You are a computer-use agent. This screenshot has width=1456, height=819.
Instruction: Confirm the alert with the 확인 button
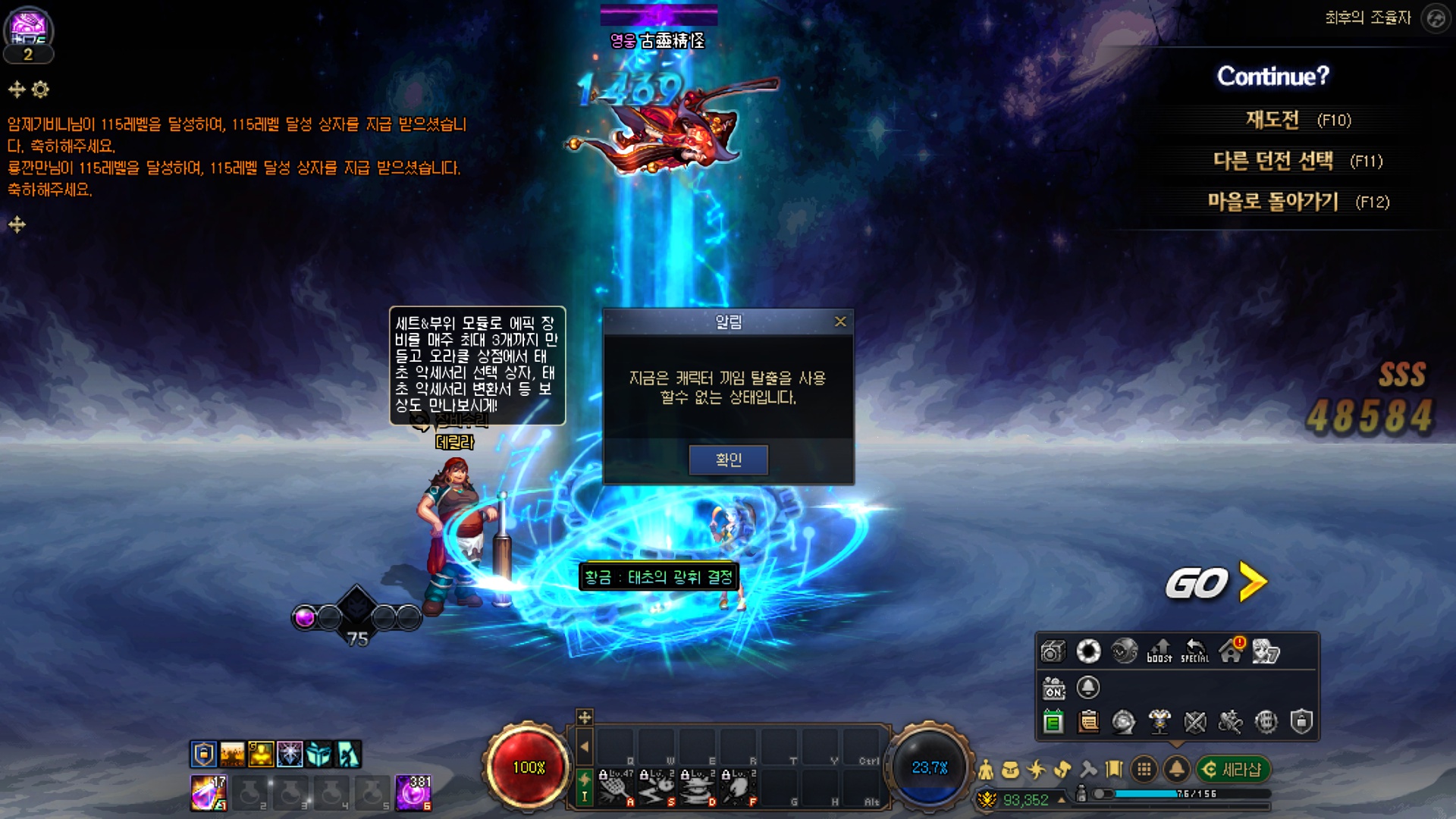[x=728, y=460]
